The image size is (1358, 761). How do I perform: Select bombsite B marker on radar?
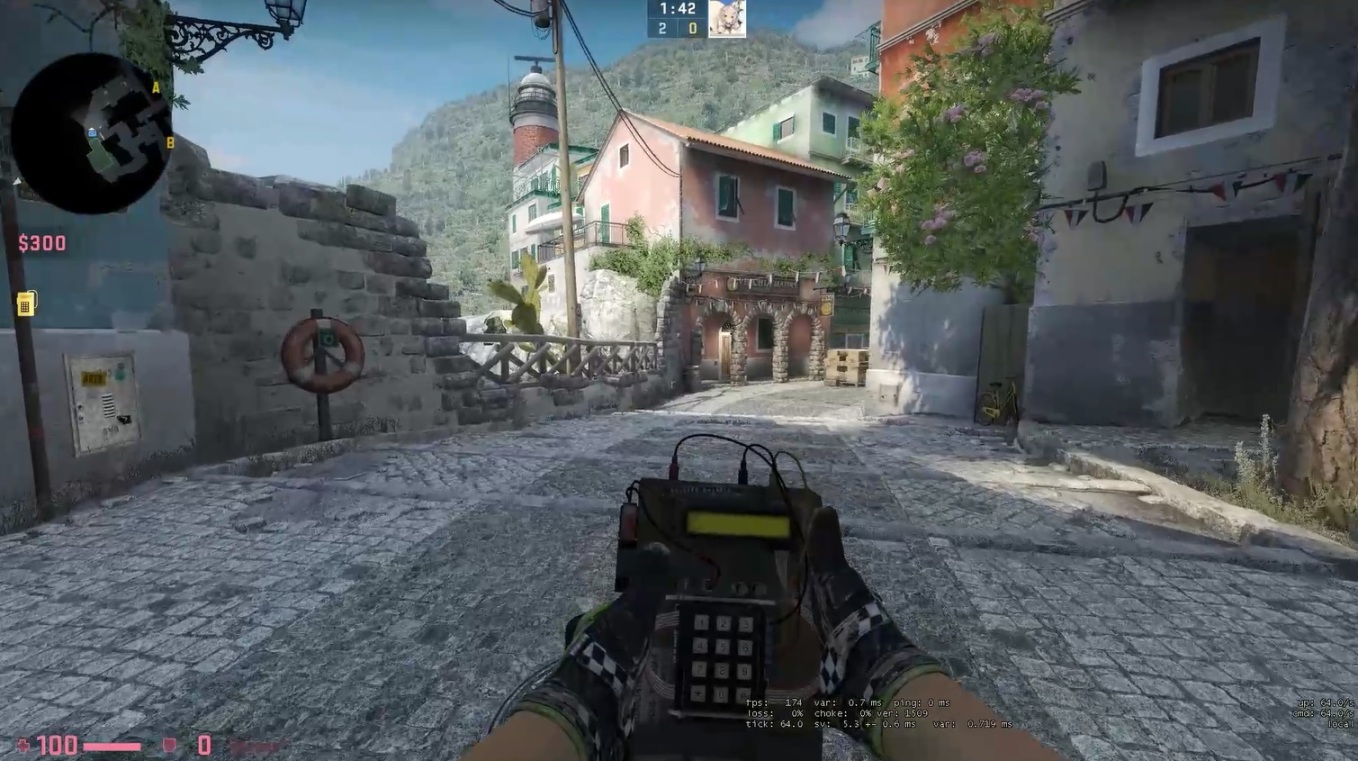click(x=168, y=142)
